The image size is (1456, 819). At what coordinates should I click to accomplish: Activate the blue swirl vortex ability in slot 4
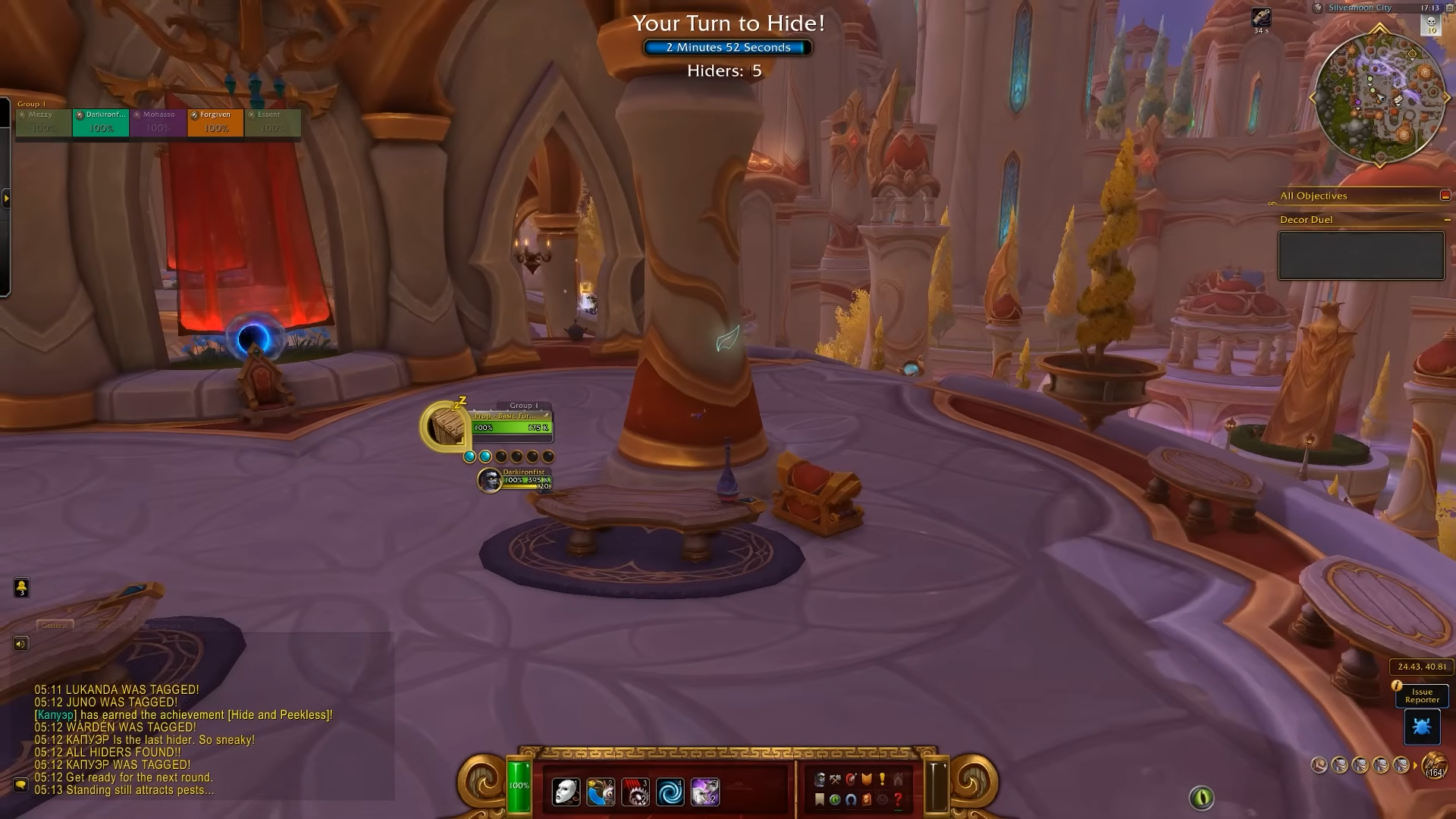[670, 792]
